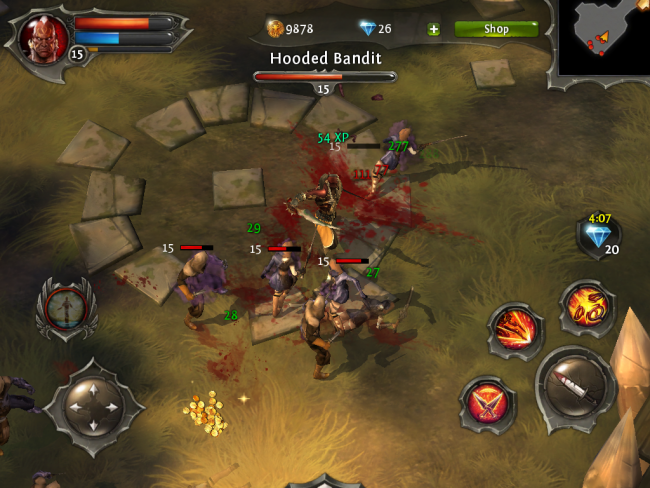Activate the fiery slash skill
Image resolution: width=650 pixels, height=488 pixels.
click(x=516, y=329)
